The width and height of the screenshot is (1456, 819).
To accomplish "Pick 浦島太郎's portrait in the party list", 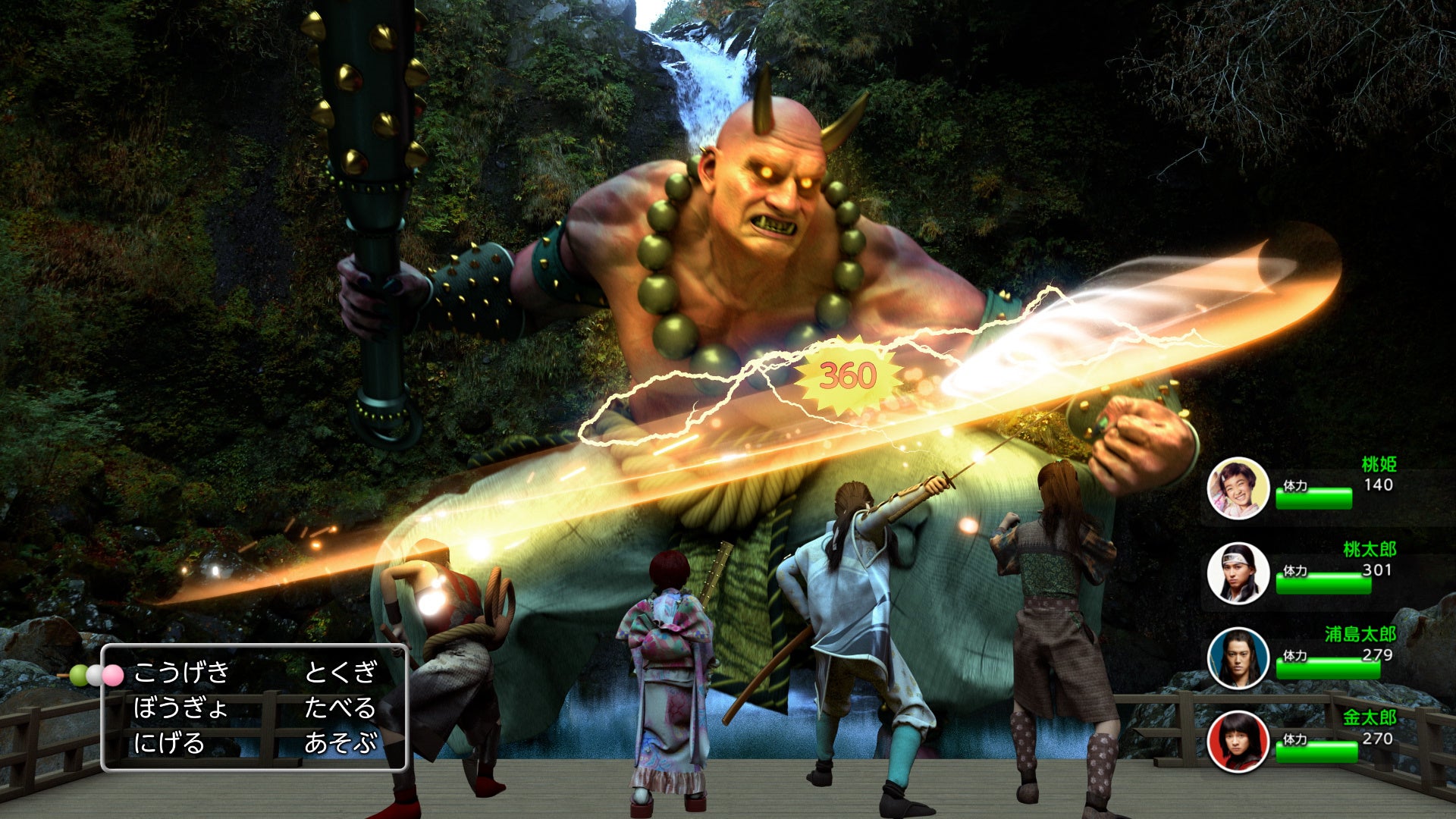I will point(1238,658).
